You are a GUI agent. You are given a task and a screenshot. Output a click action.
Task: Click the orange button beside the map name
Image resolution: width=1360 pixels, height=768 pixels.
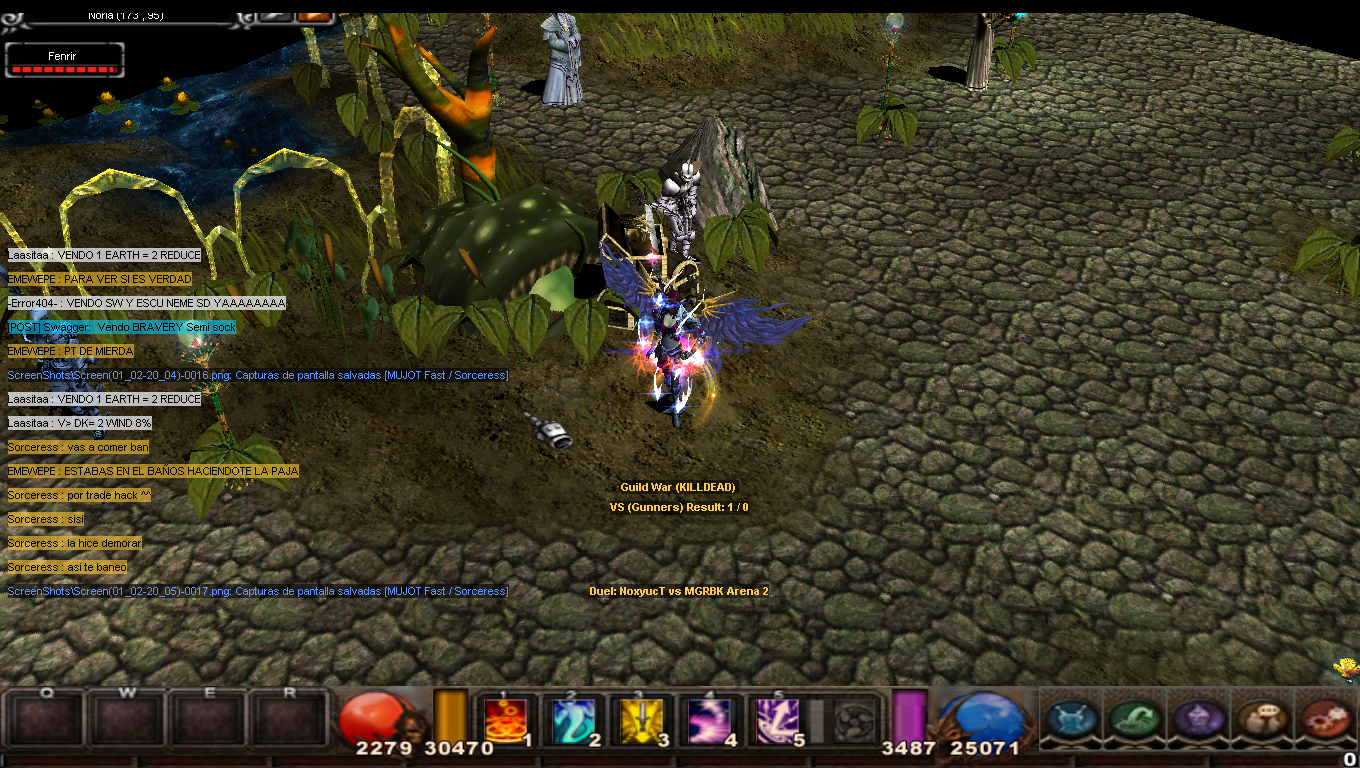[315, 15]
